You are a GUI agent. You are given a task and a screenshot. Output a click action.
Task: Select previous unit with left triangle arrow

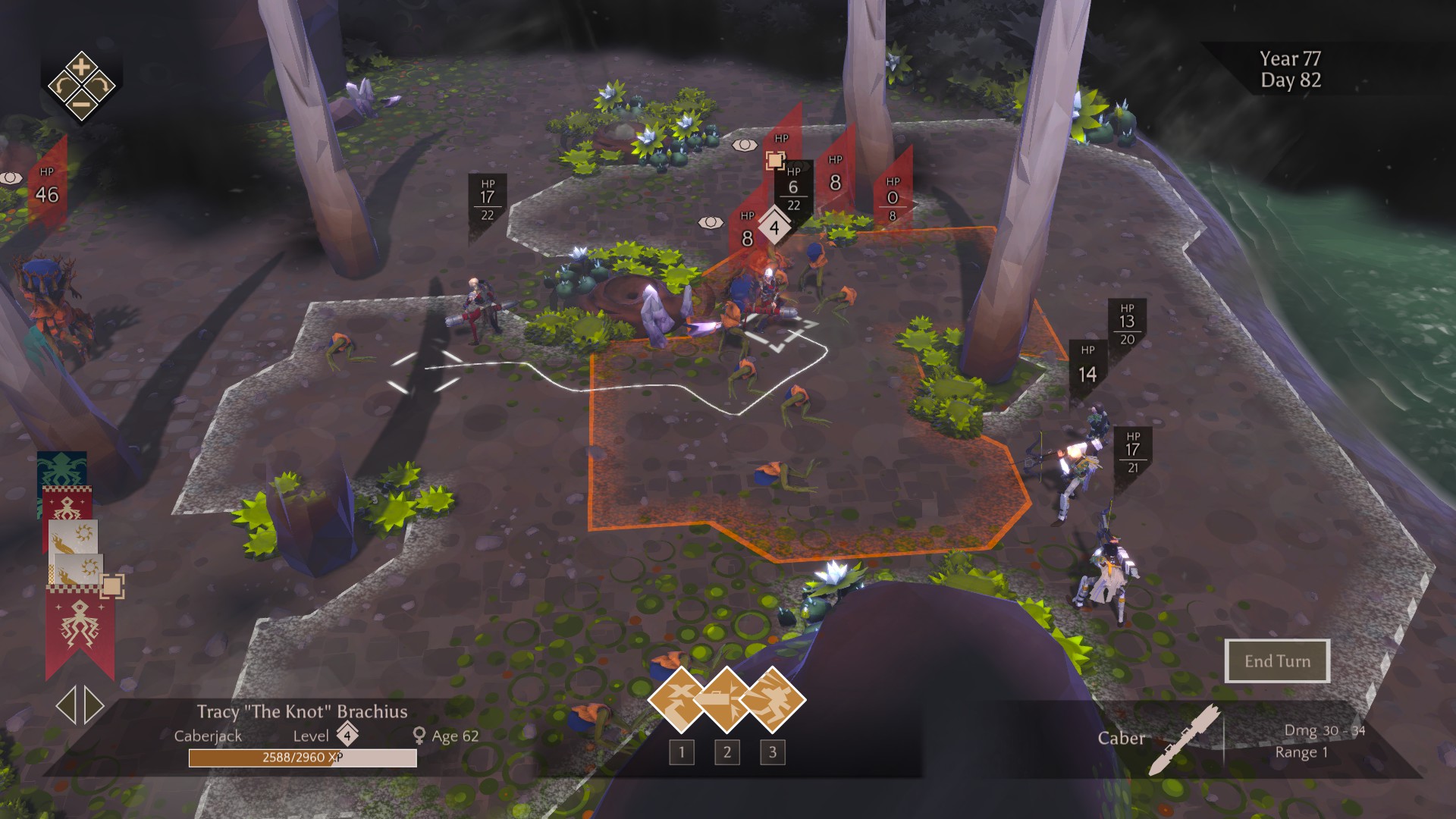coord(66,705)
